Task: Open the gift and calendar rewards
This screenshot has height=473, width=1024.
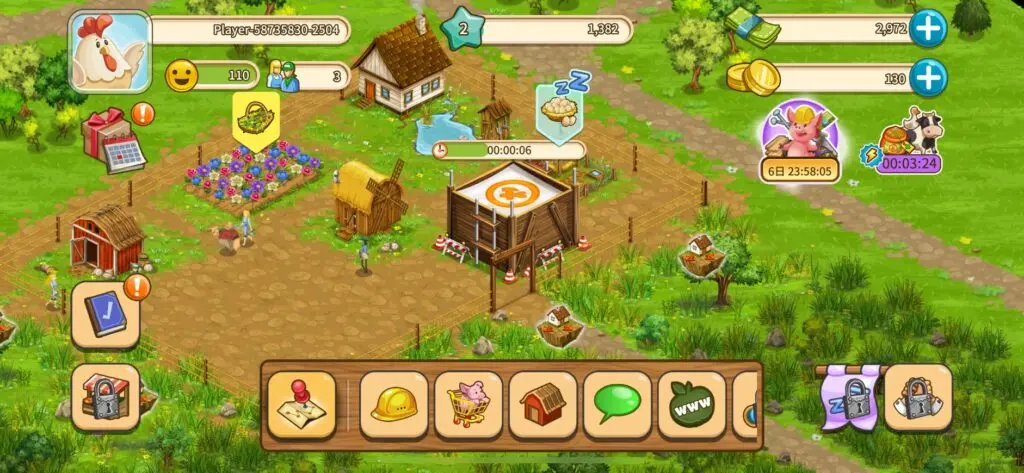Action: (111, 140)
